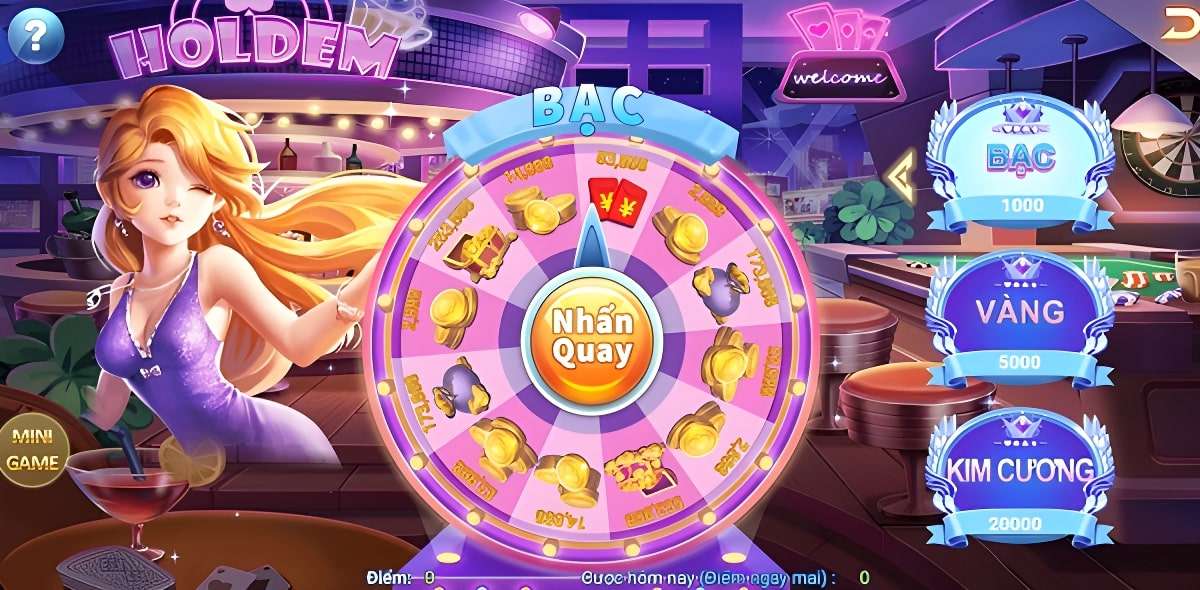Open the question mark help button
This screenshot has height=590, width=1200.
tap(36, 37)
